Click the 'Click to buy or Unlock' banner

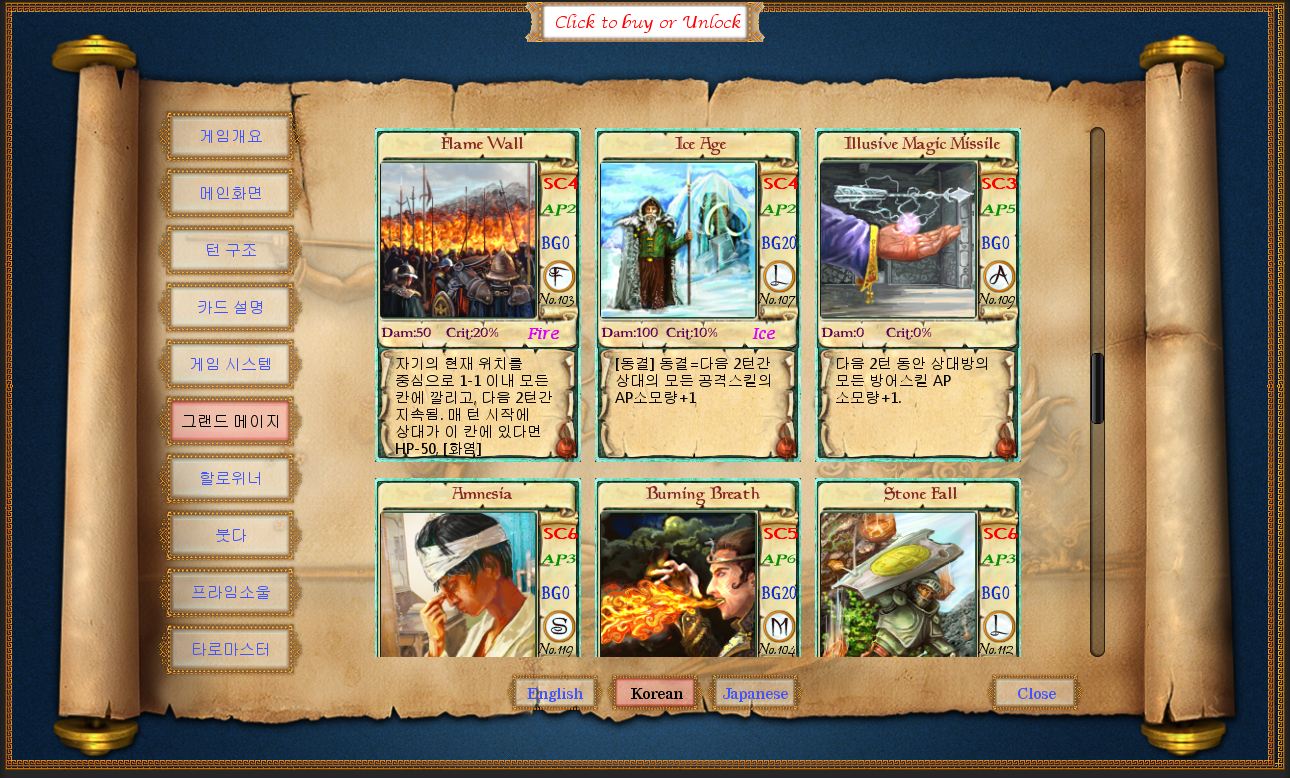click(645, 21)
